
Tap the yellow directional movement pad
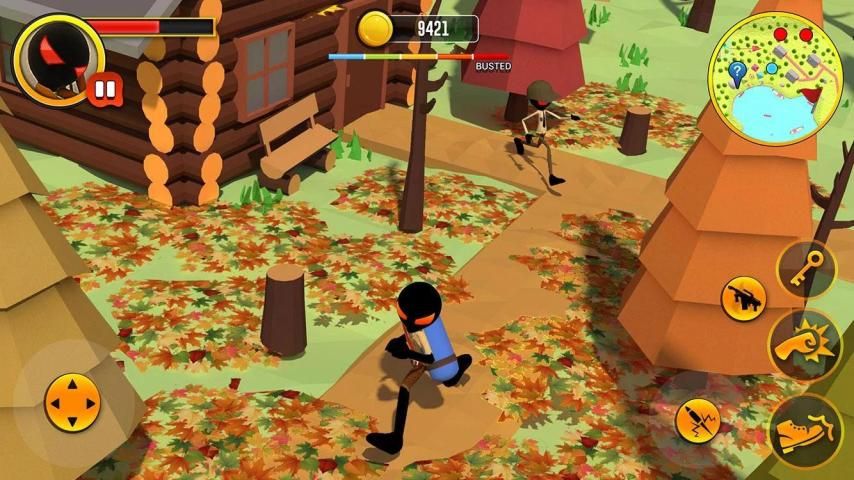coord(73,404)
